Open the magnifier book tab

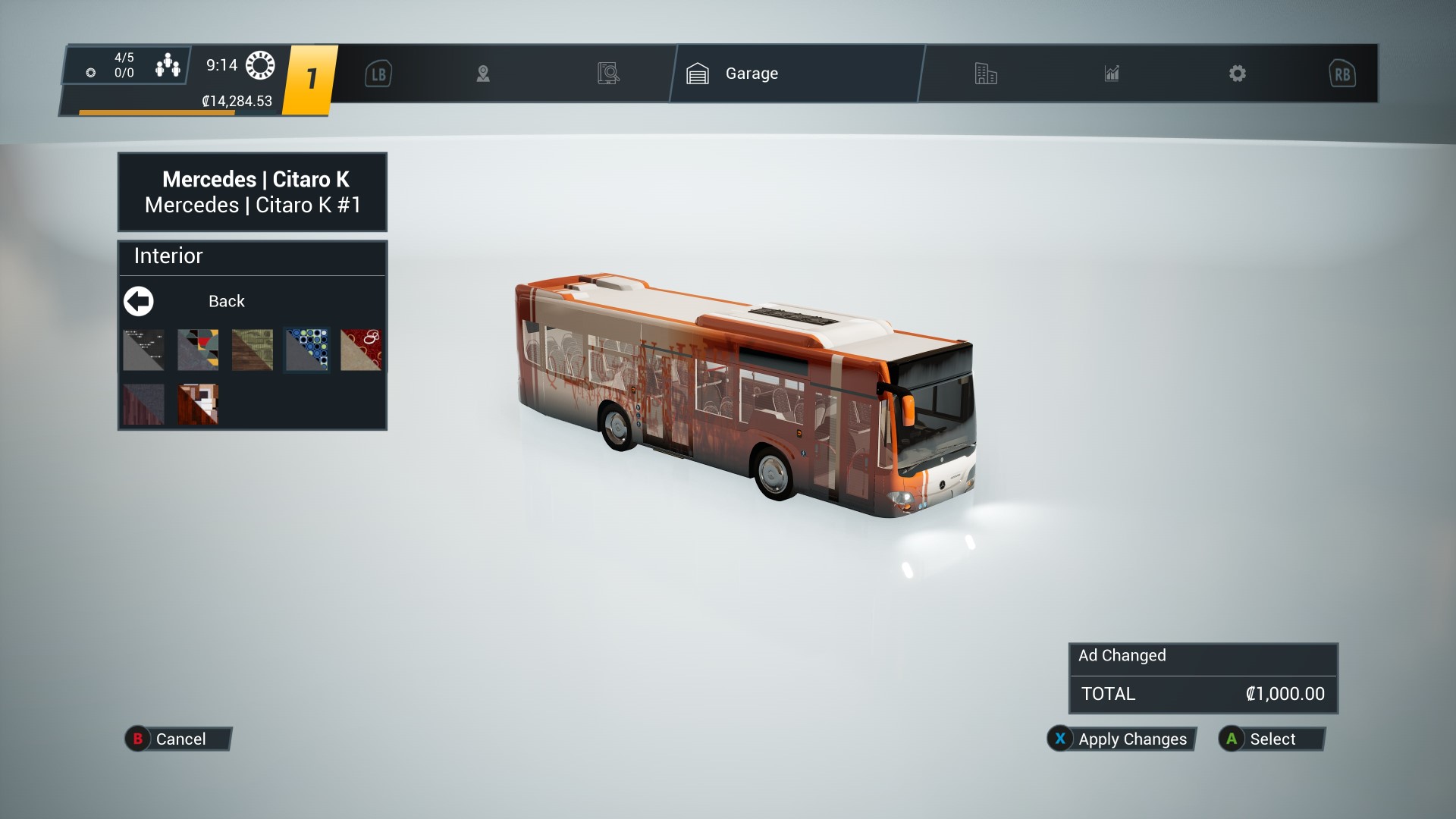click(x=608, y=74)
